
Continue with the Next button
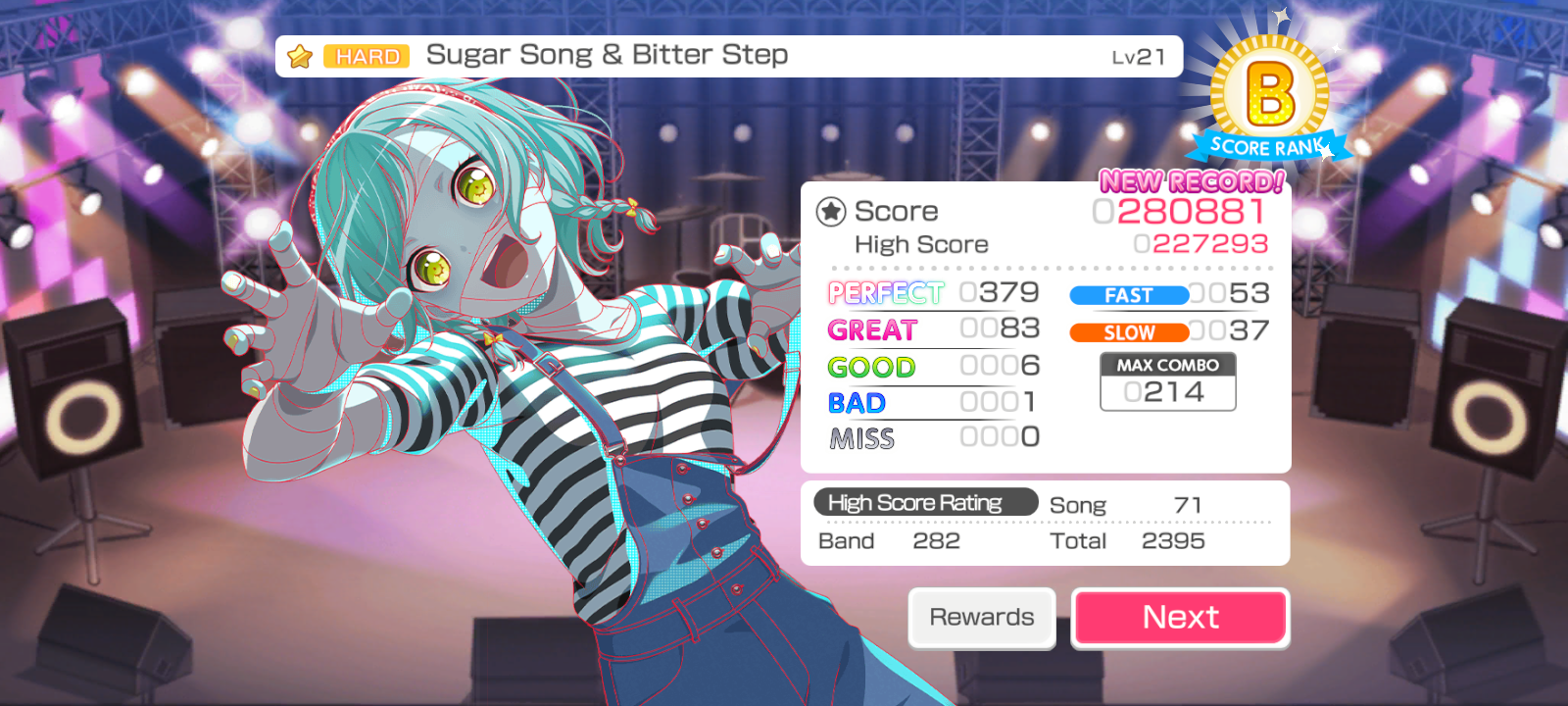click(1180, 618)
